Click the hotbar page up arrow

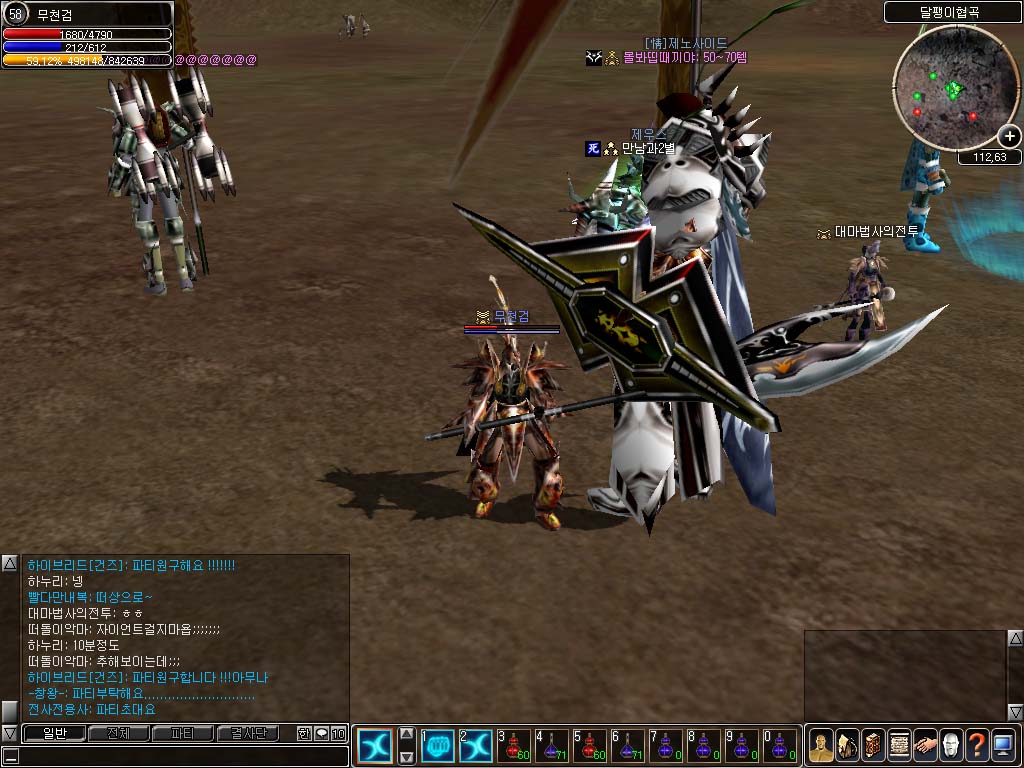pos(407,733)
